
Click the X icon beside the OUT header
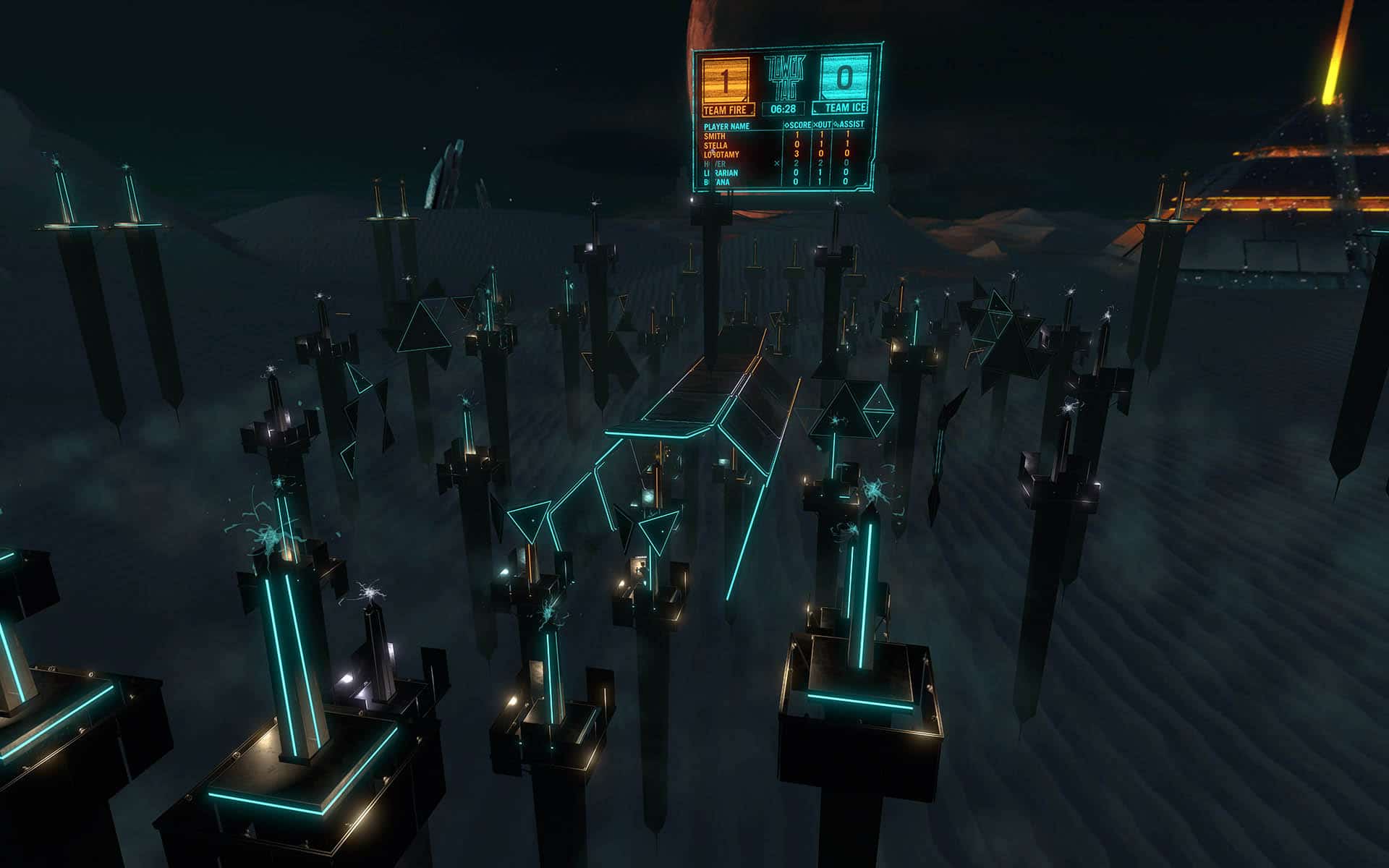817,125
